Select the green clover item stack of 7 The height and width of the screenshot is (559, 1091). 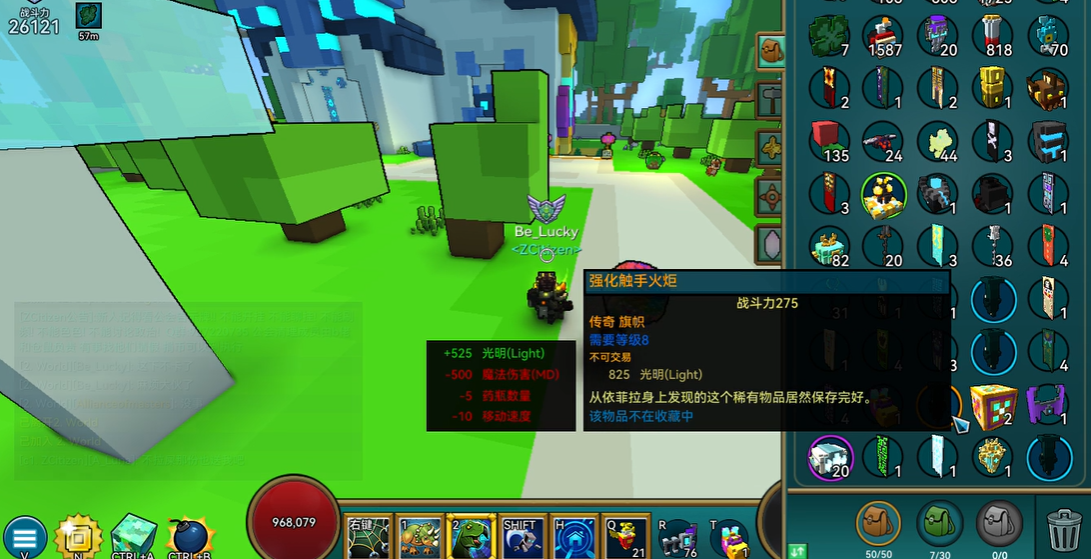click(829, 36)
